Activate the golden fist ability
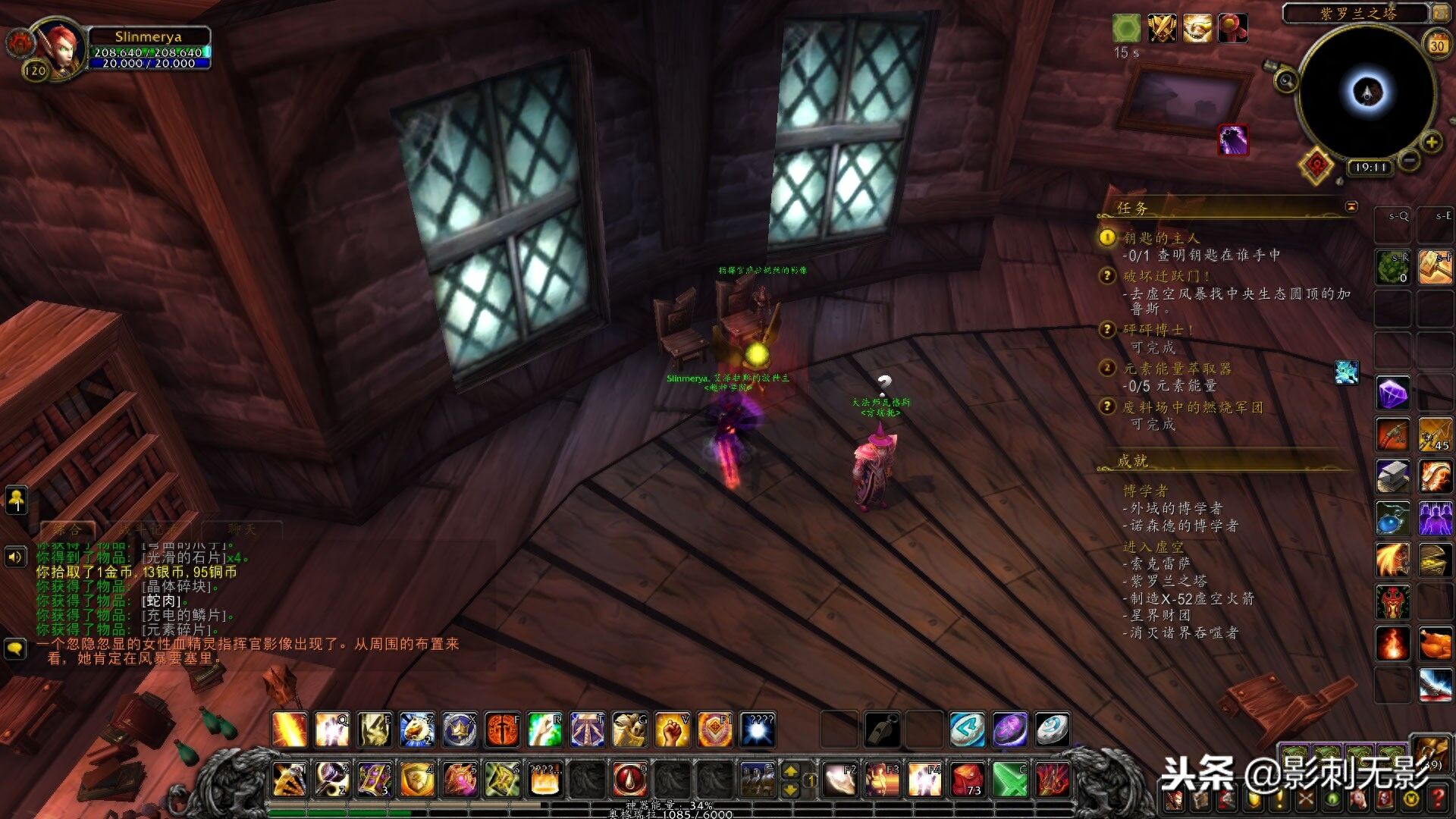Screen dimensions: 1456x819 pyautogui.click(x=672, y=730)
